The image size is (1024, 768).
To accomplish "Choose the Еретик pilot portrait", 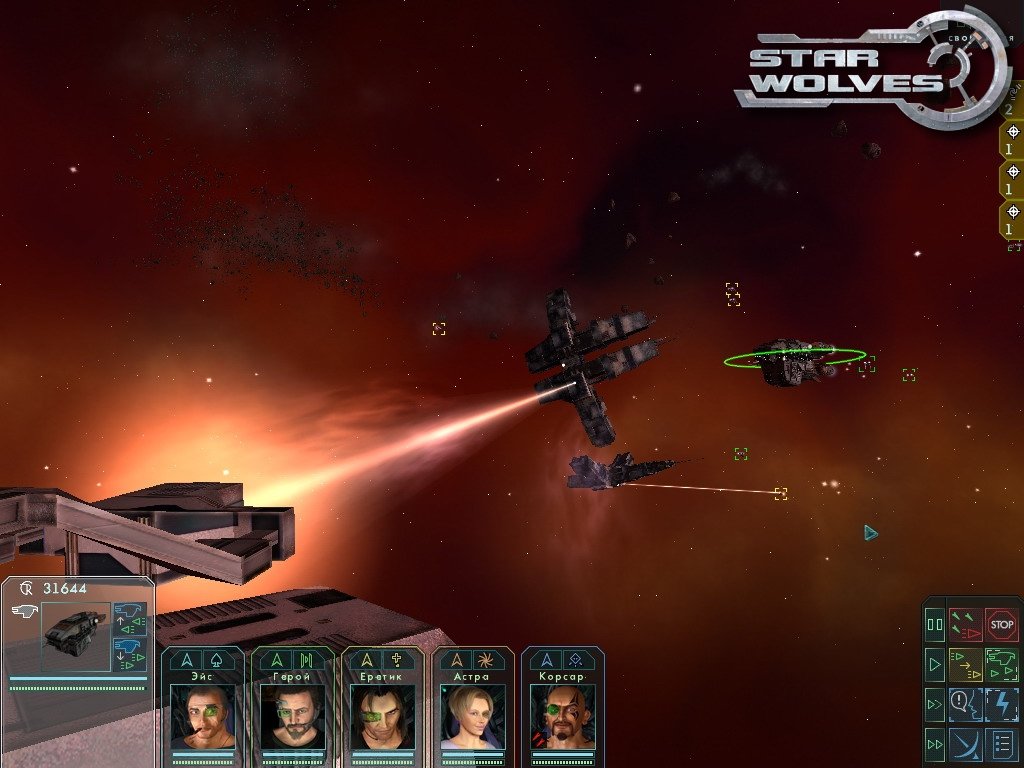I will click(383, 716).
